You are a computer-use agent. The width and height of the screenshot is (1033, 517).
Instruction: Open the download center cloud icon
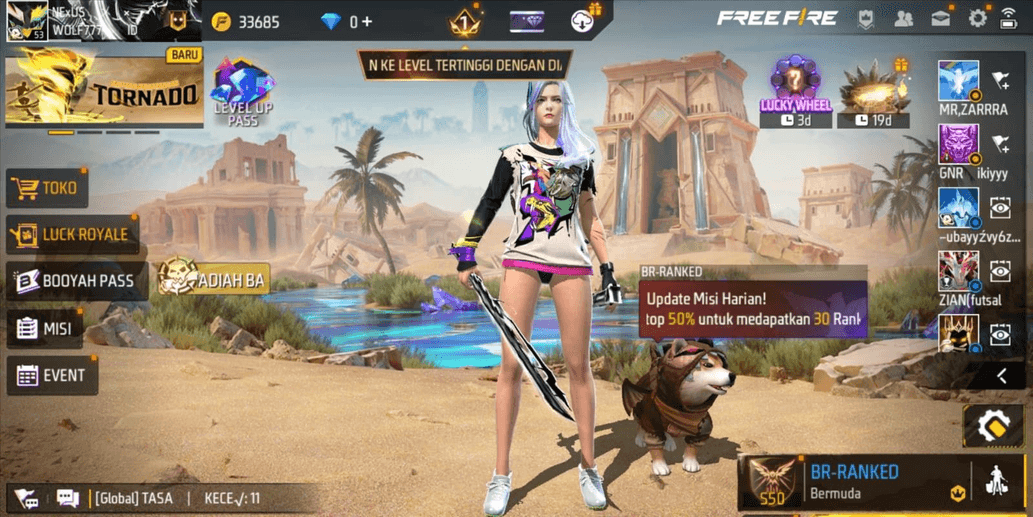pos(584,20)
